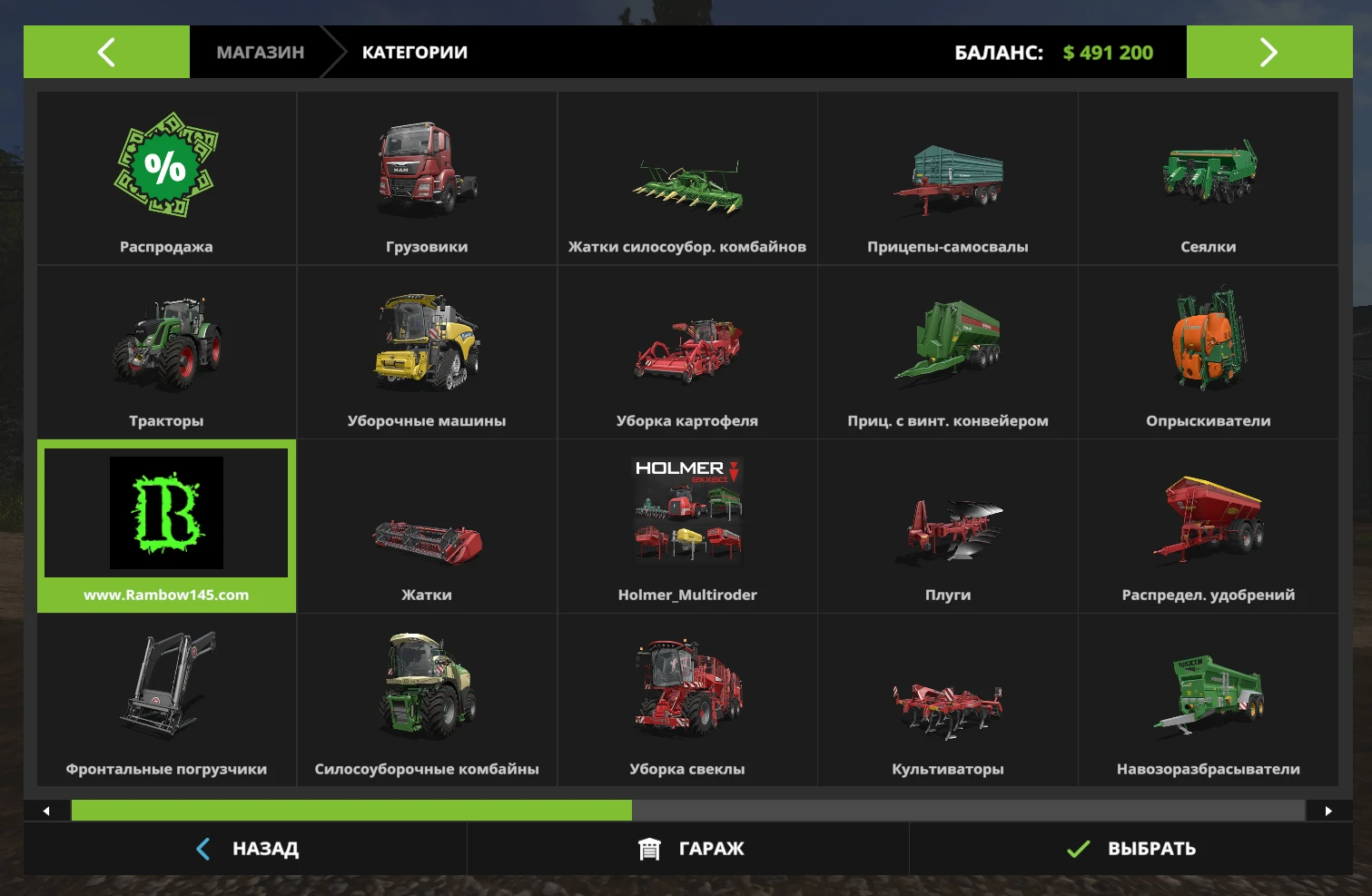Open the Уборка свеклы beet harvesting category
Image resolution: width=1372 pixels, height=896 pixels.
(687, 699)
